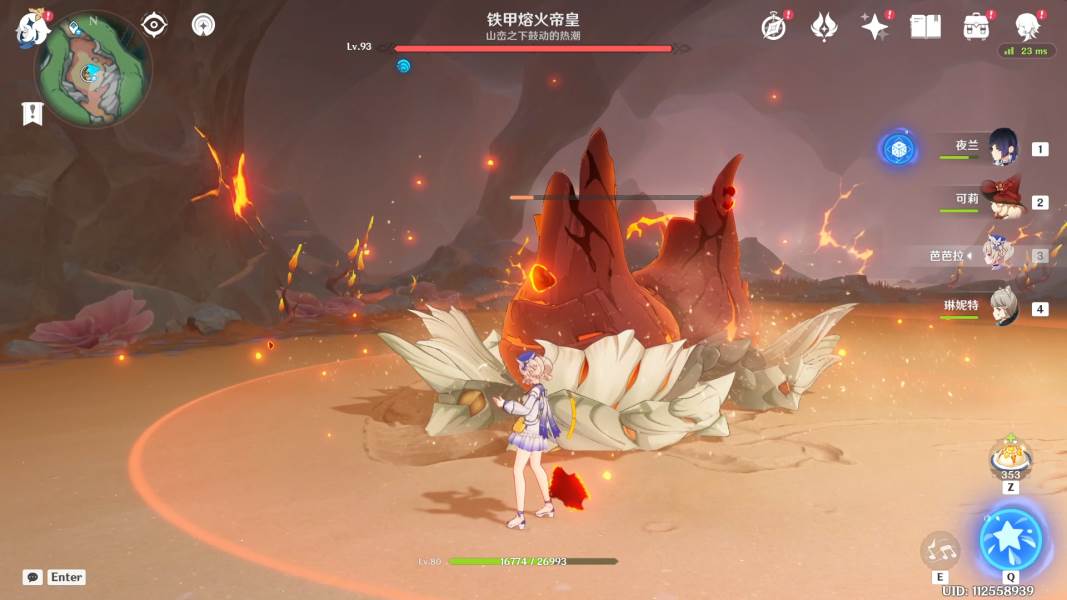1067x600 pixels.
Task: Open the quest log bookmark icon
Action: tap(32, 114)
